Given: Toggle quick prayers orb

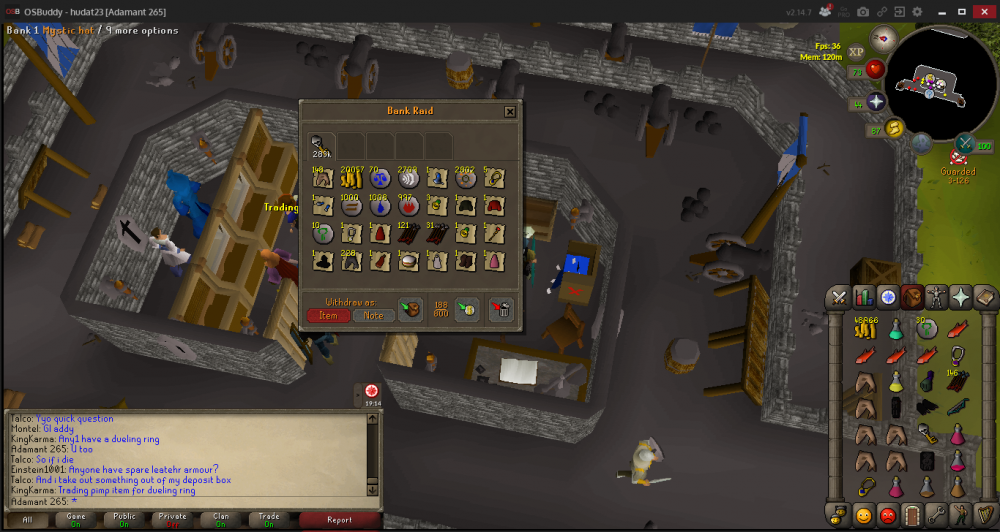Looking at the screenshot, I should point(877,102).
